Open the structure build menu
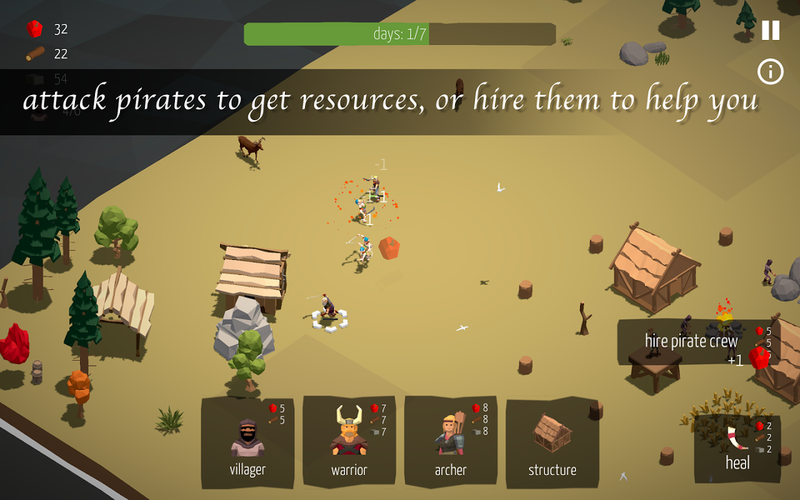 click(x=552, y=441)
